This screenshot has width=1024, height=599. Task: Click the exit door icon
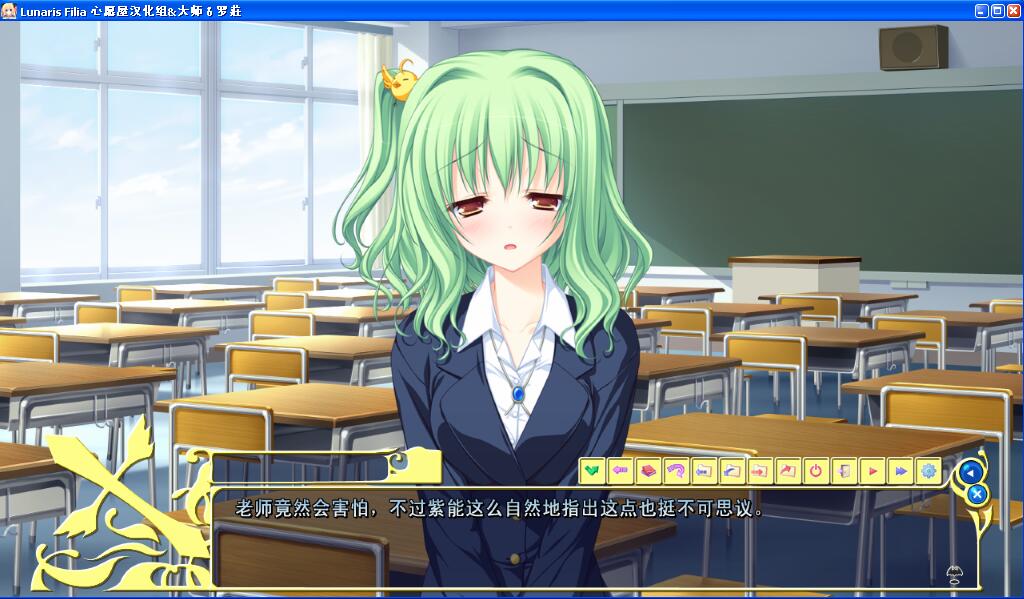844,470
